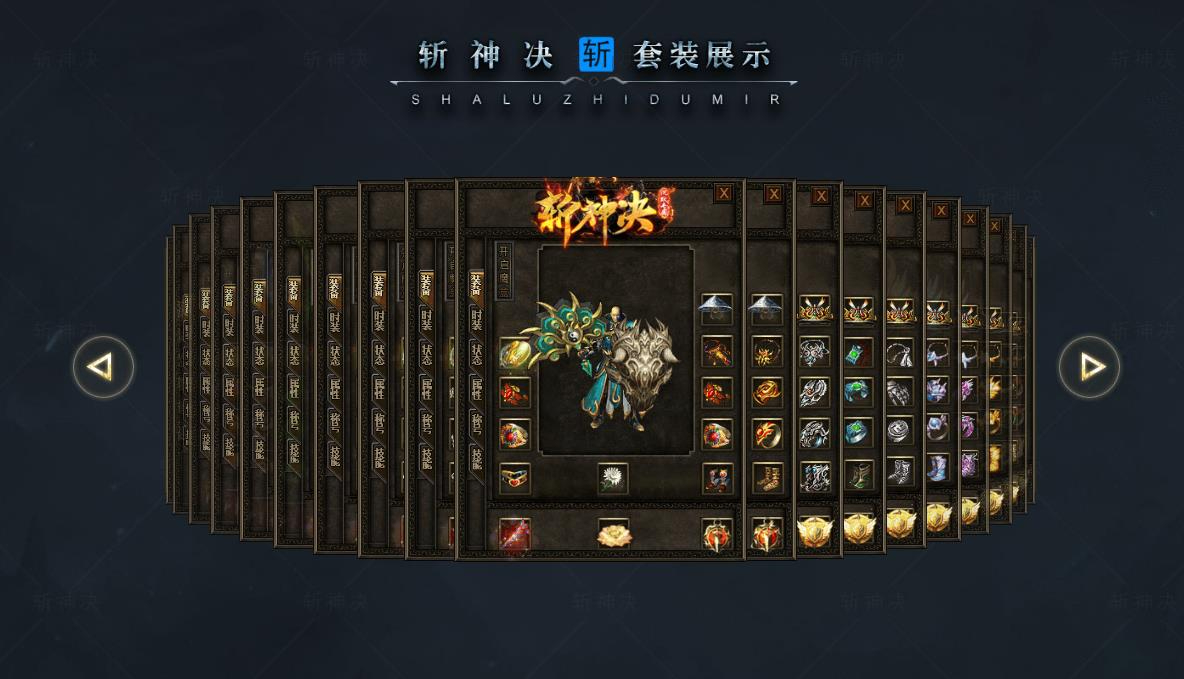This screenshot has width=1184, height=679.
Task: Pick the golden medal slot beside the character
Action: tap(515, 353)
